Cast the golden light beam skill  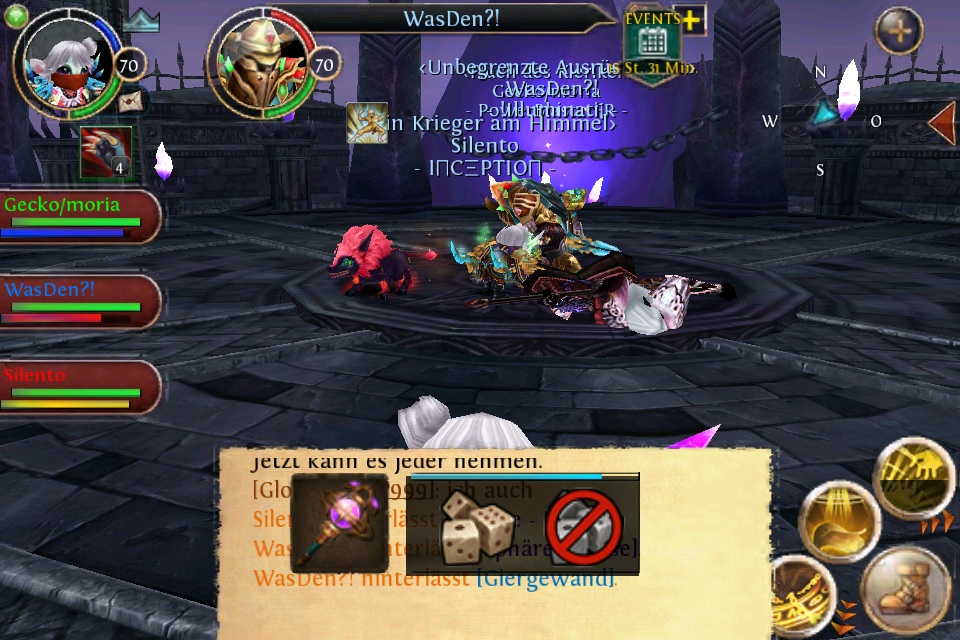coord(837,523)
